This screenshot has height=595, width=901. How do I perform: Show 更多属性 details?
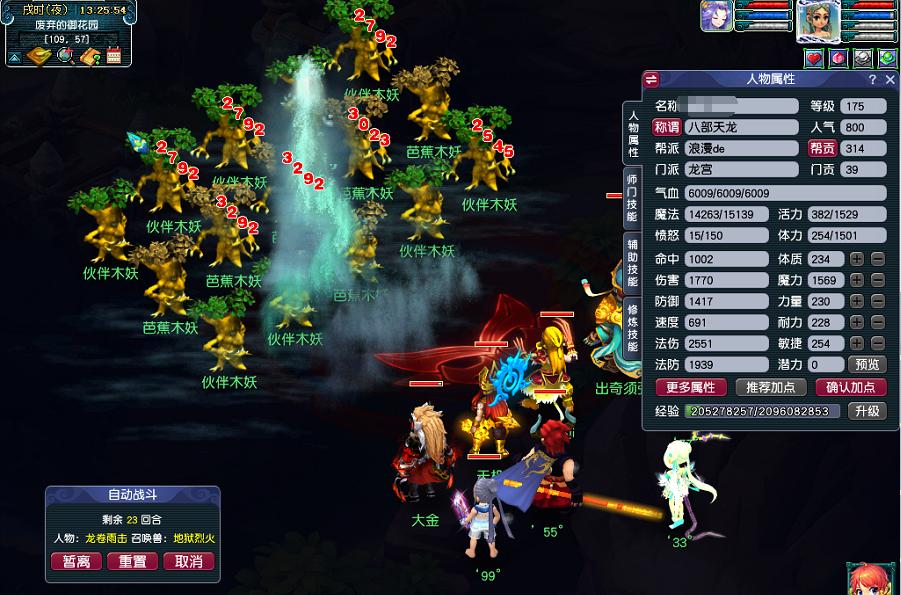click(691, 388)
